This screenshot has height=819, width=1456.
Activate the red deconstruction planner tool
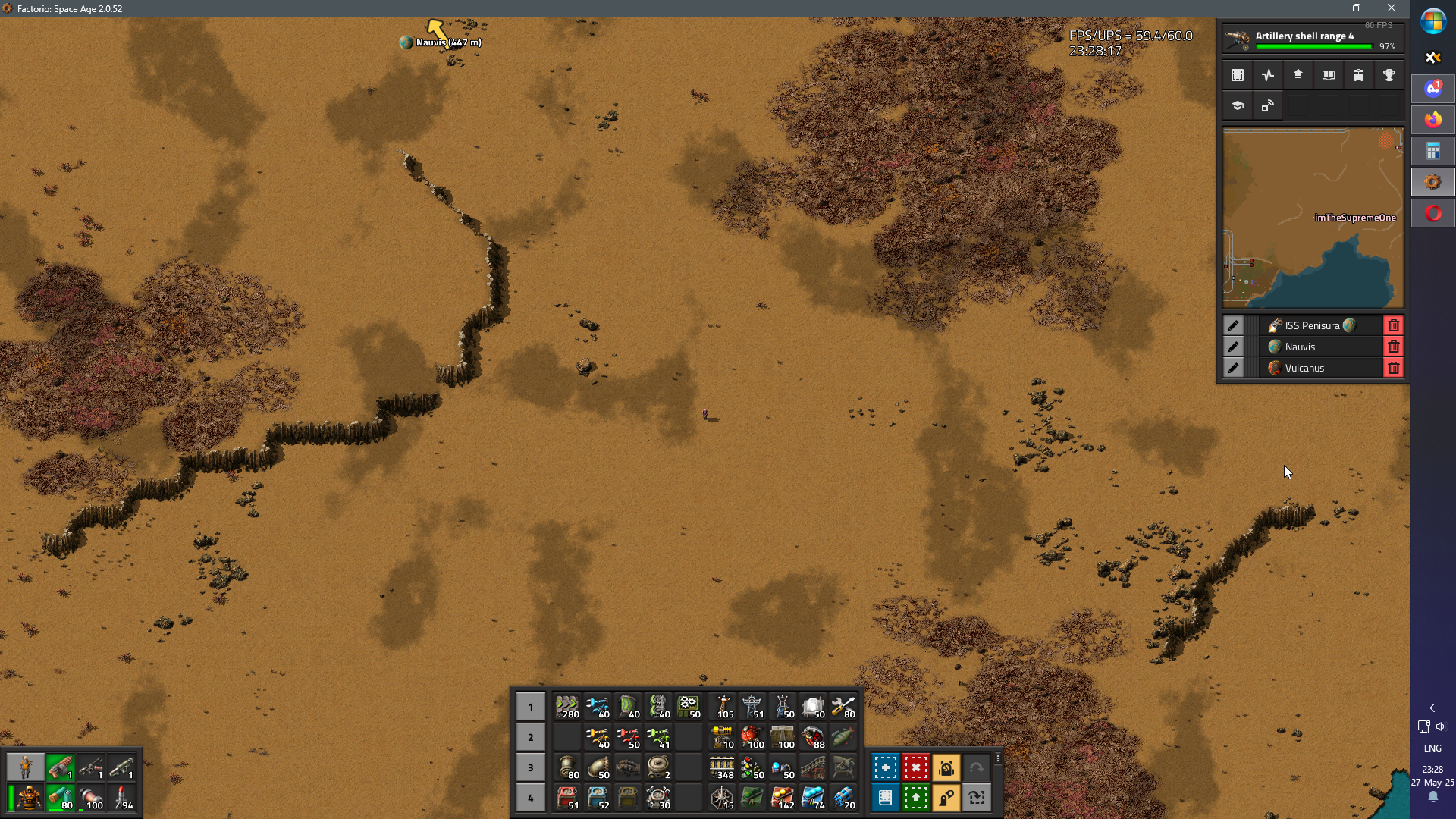click(x=915, y=767)
